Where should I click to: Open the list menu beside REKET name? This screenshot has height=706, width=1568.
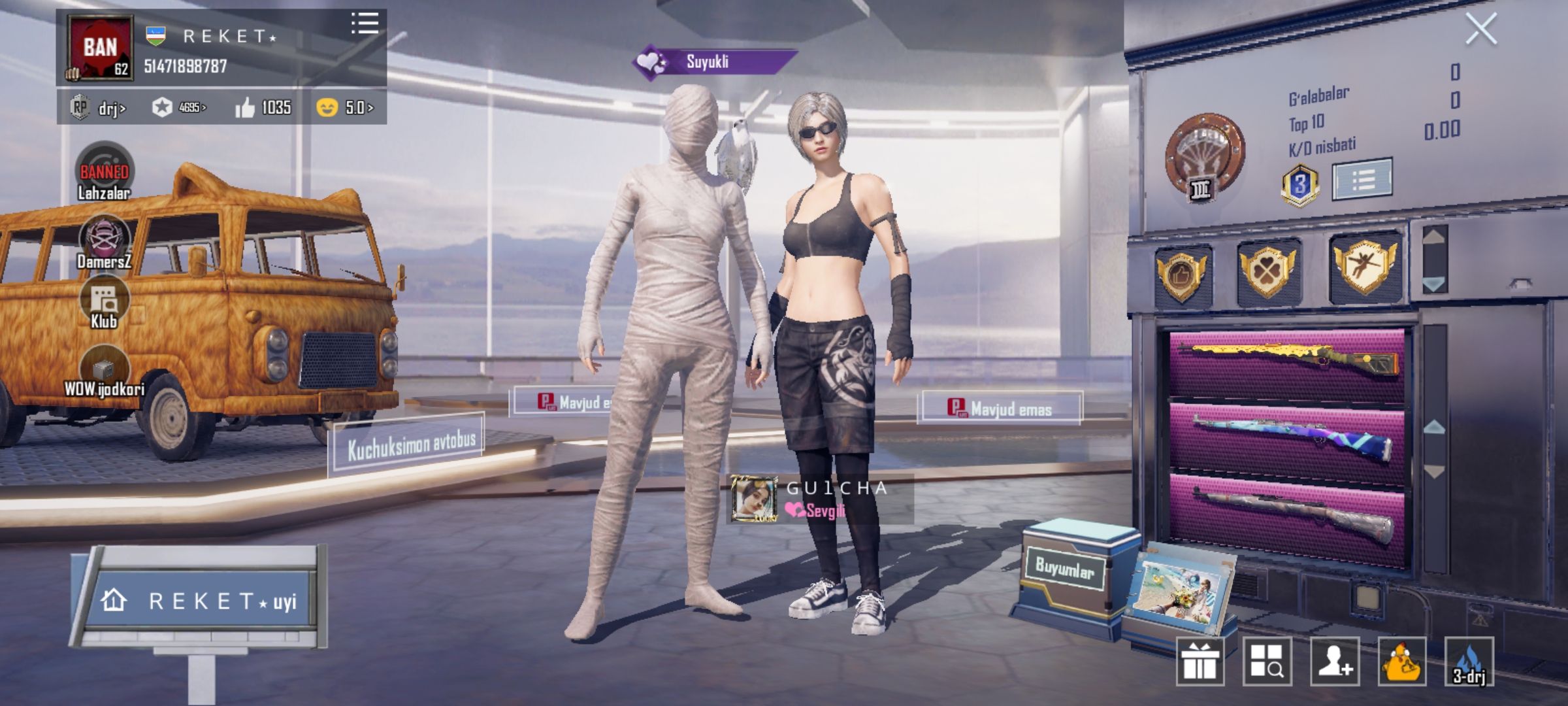pos(365,23)
